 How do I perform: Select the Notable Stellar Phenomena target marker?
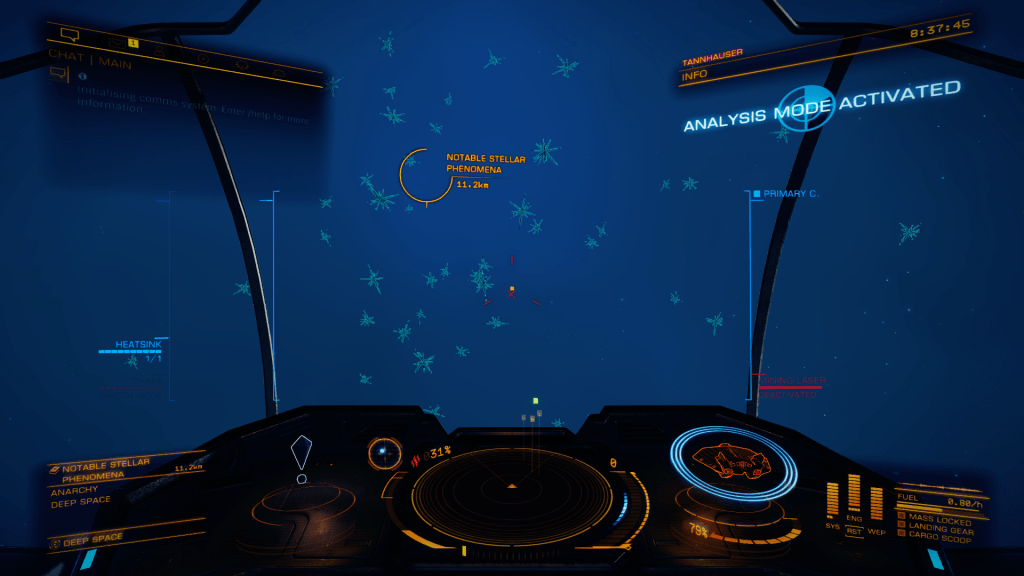coord(425,176)
